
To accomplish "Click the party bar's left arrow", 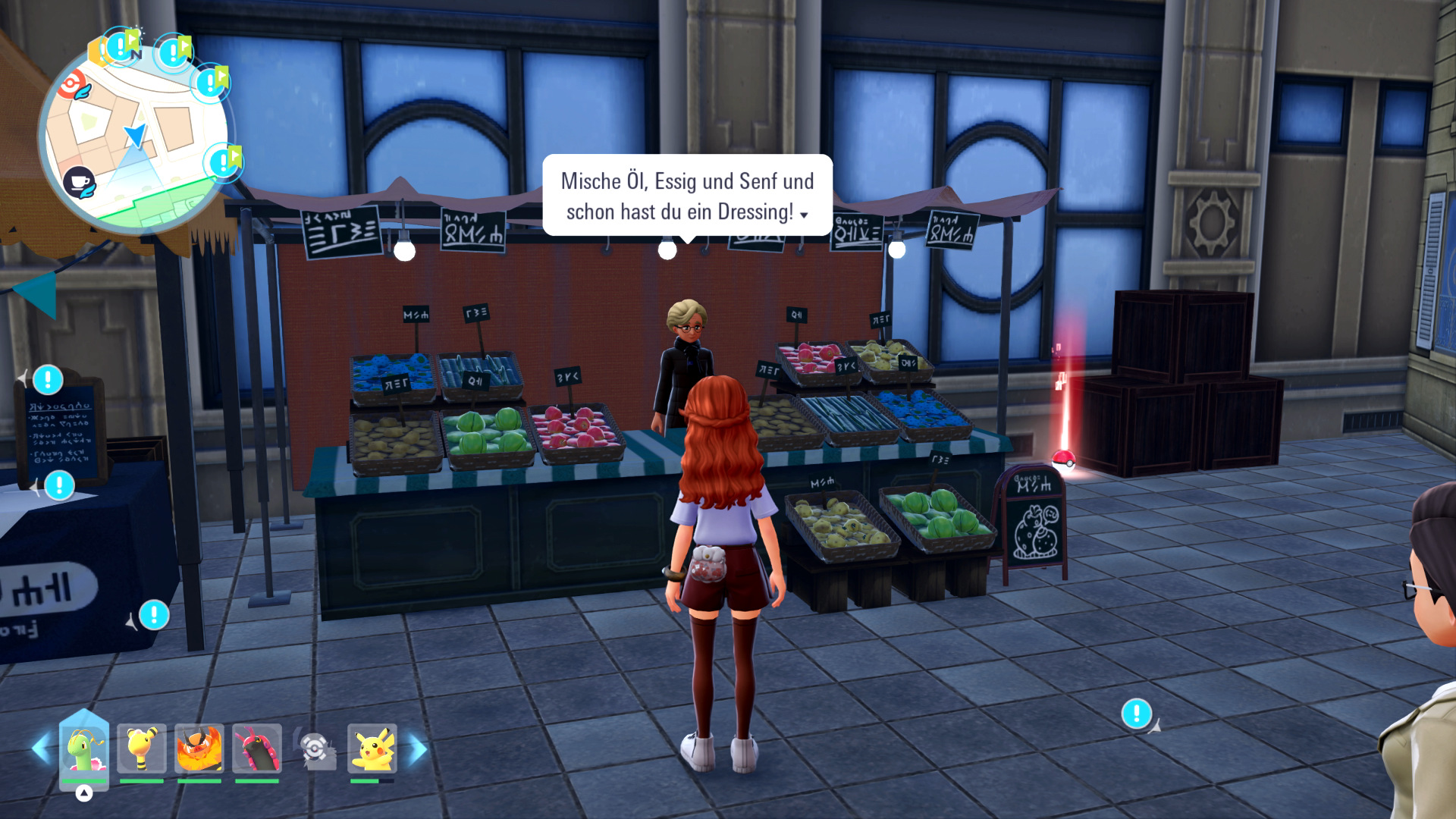I will 40,748.
